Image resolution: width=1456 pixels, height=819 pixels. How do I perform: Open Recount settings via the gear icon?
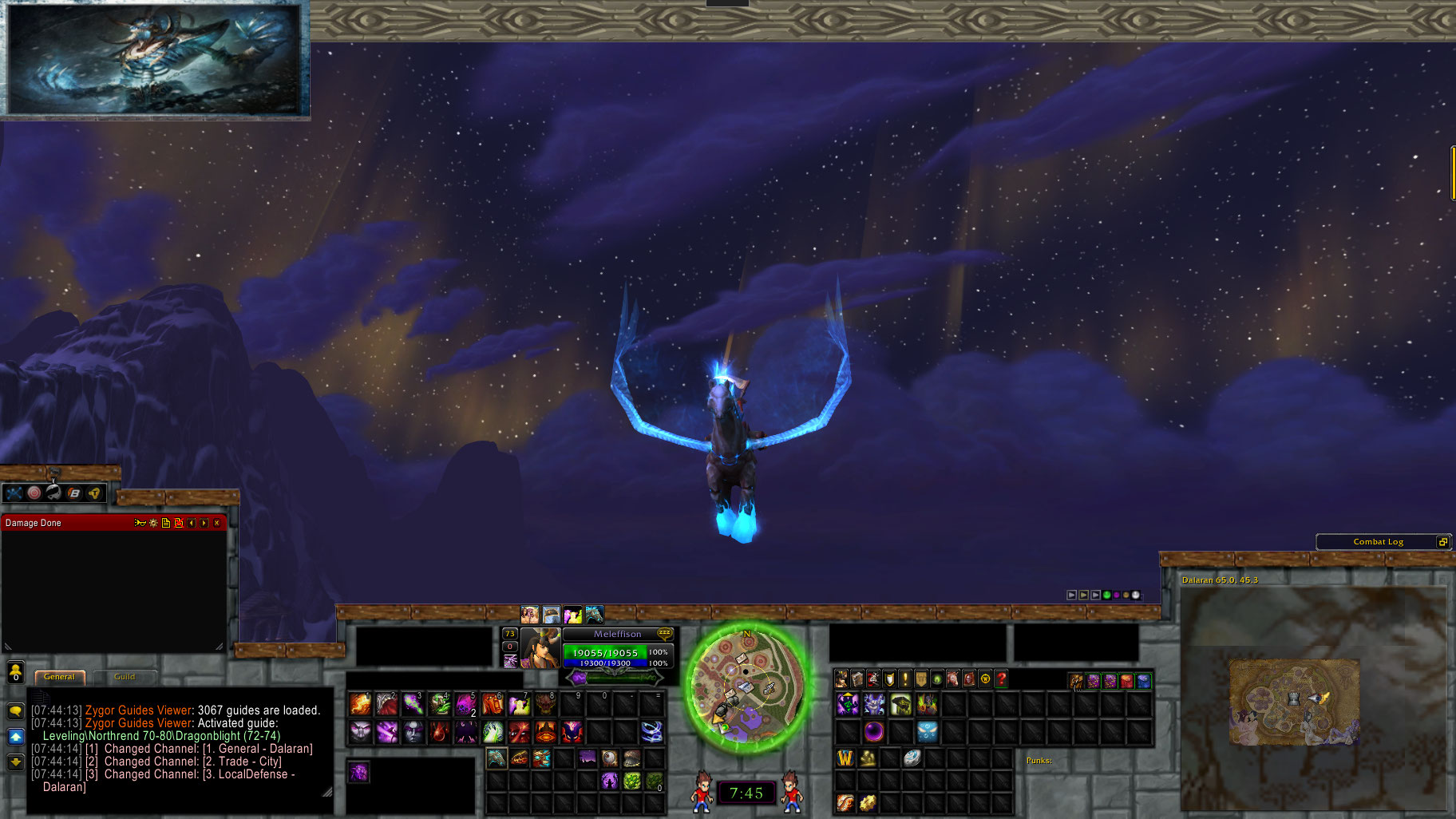pos(152,523)
